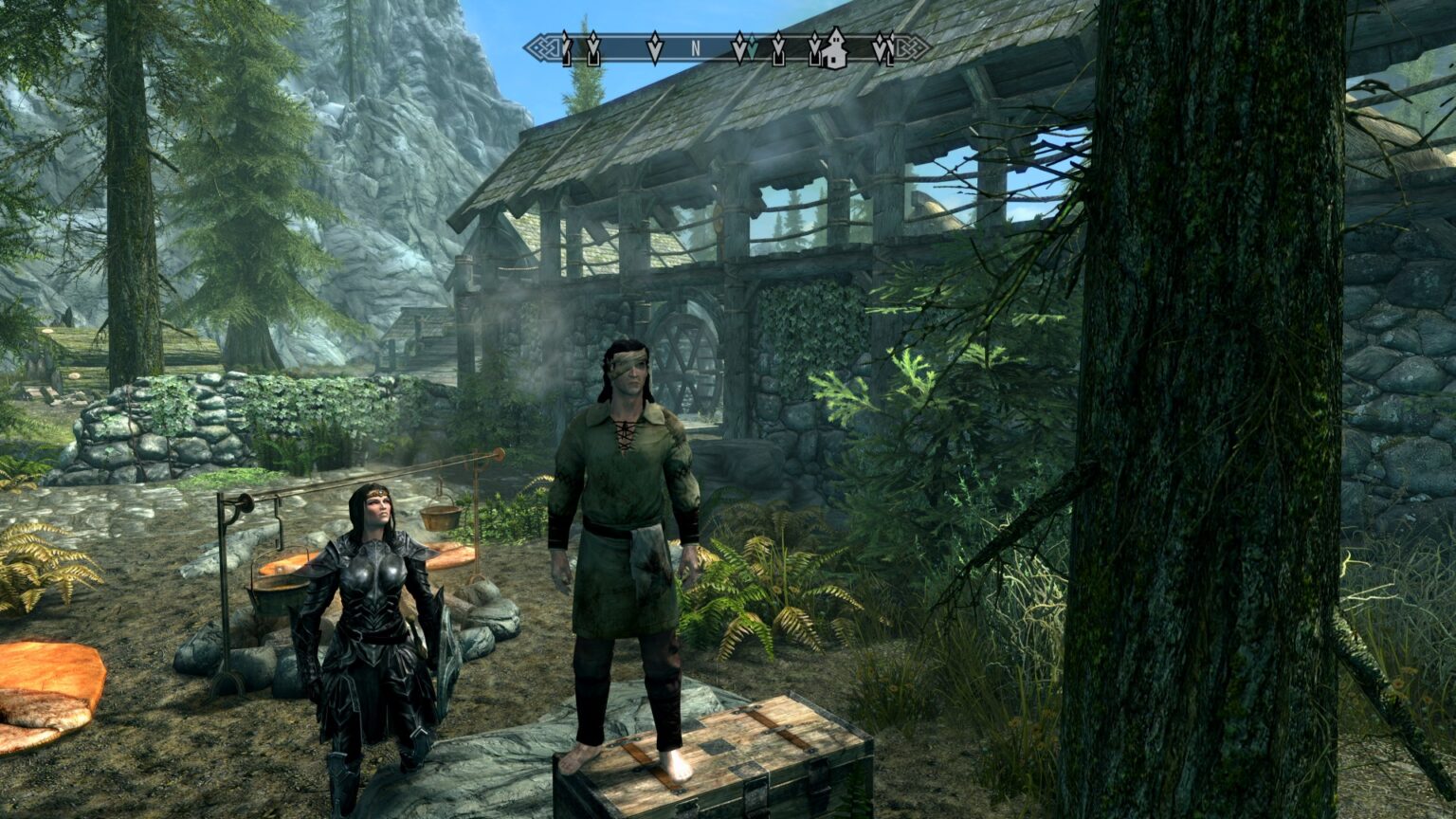The image size is (1456, 819).
Task: Click the rightmost location marker on the compass
Action: click(890, 49)
